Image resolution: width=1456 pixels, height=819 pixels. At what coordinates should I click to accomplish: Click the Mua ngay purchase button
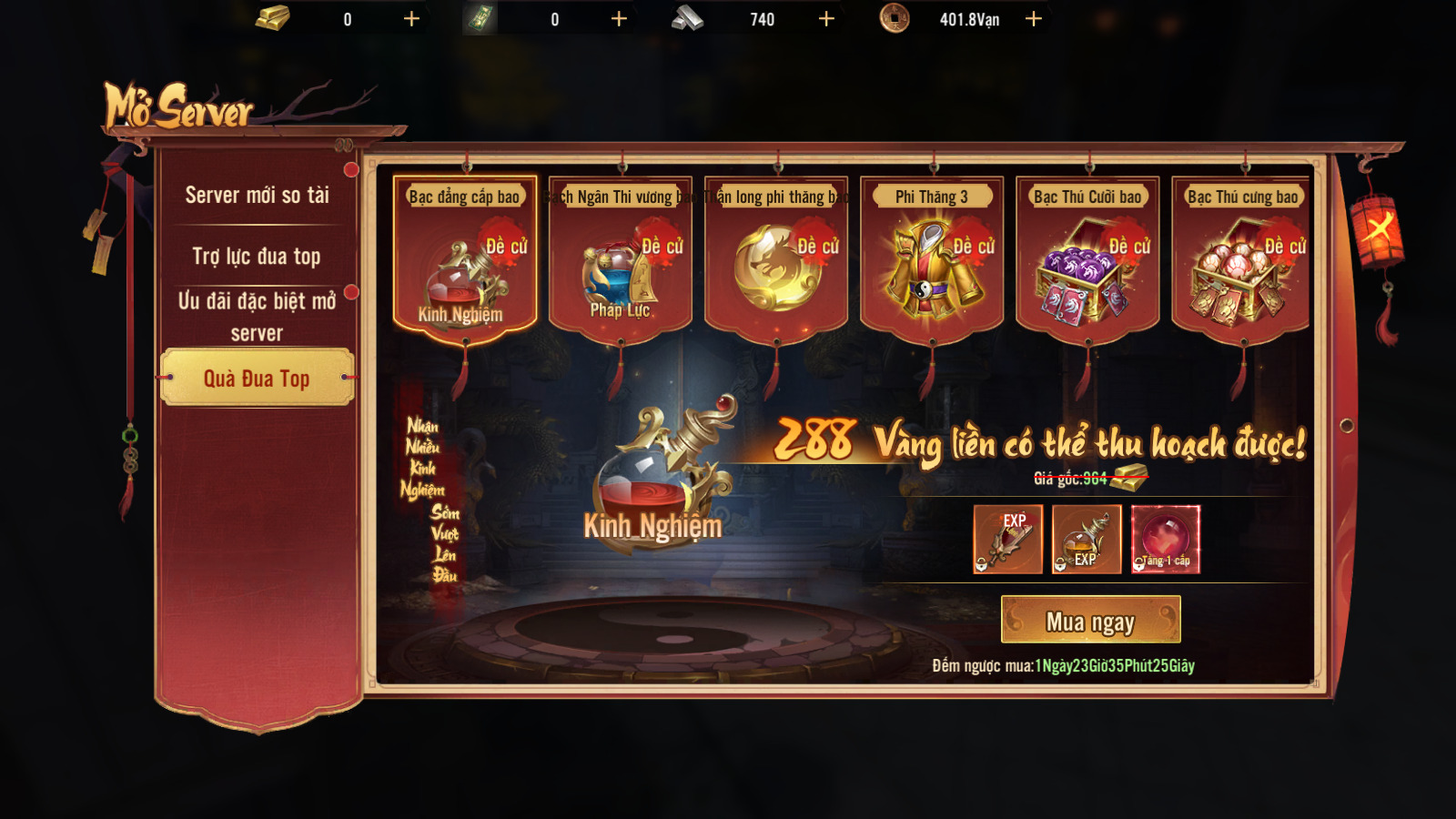1090,621
